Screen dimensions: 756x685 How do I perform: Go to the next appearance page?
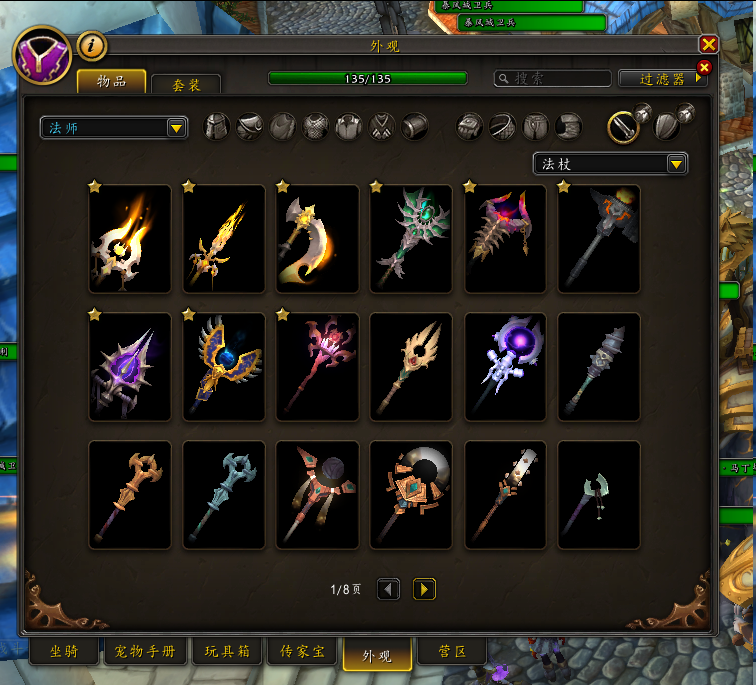(x=424, y=590)
